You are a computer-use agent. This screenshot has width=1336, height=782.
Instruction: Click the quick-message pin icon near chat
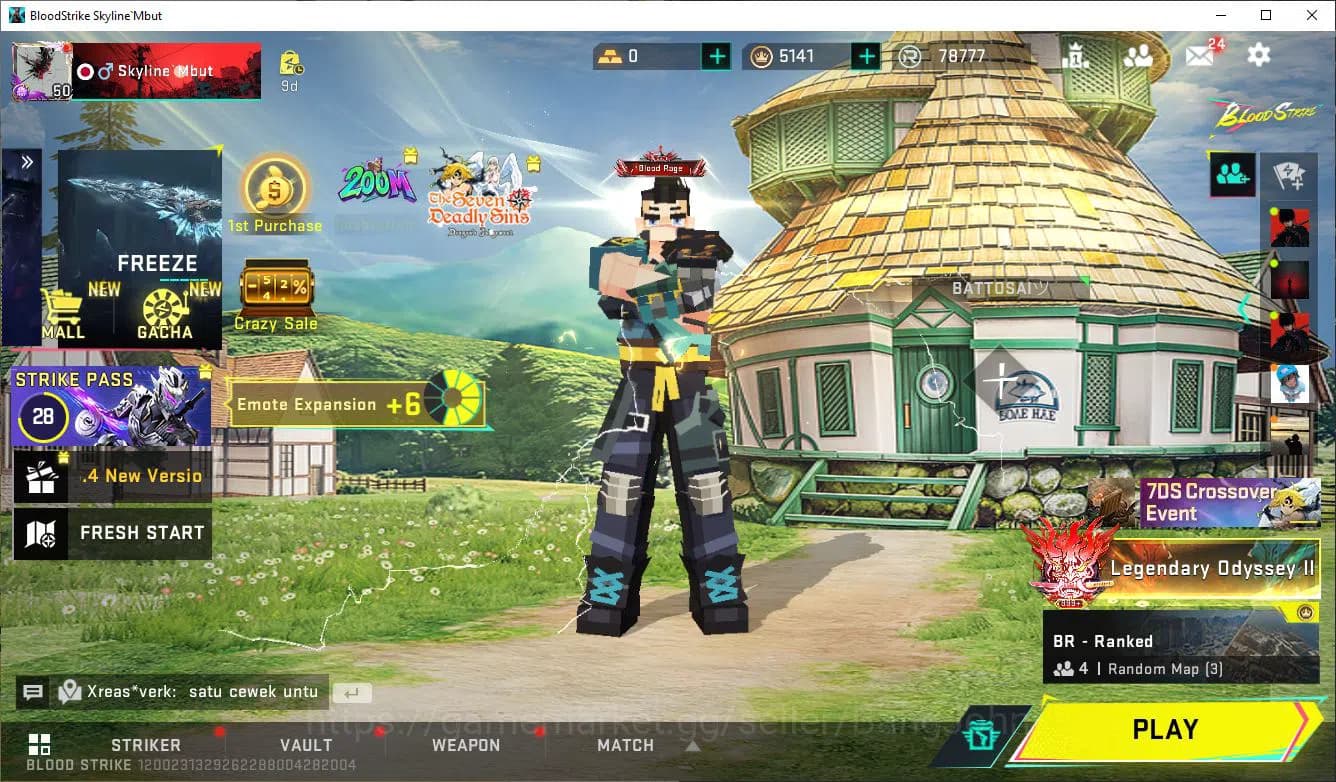point(70,691)
